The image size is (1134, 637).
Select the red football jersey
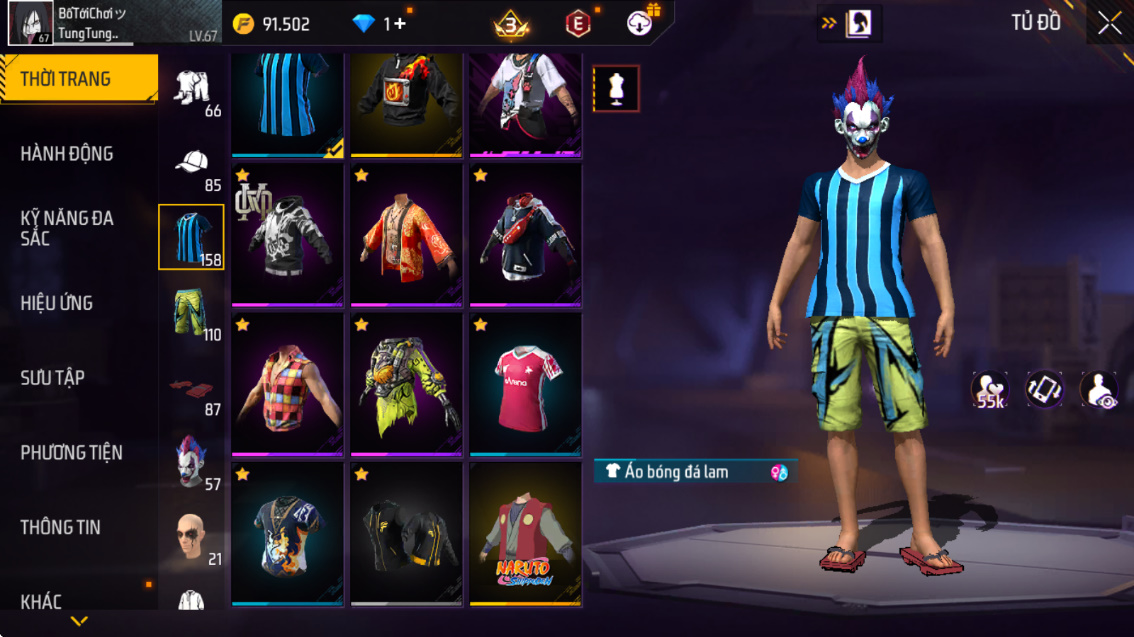coord(525,384)
